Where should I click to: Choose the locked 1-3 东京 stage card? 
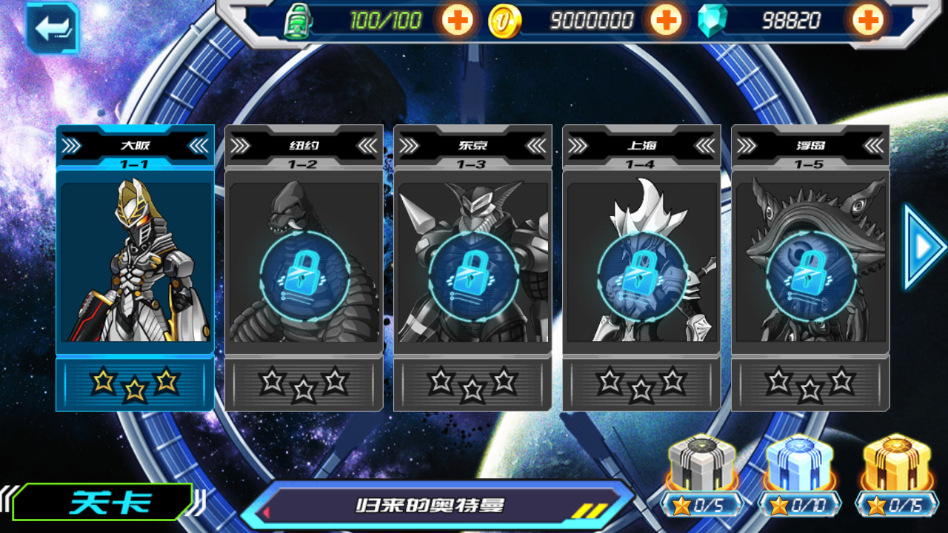(x=473, y=267)
